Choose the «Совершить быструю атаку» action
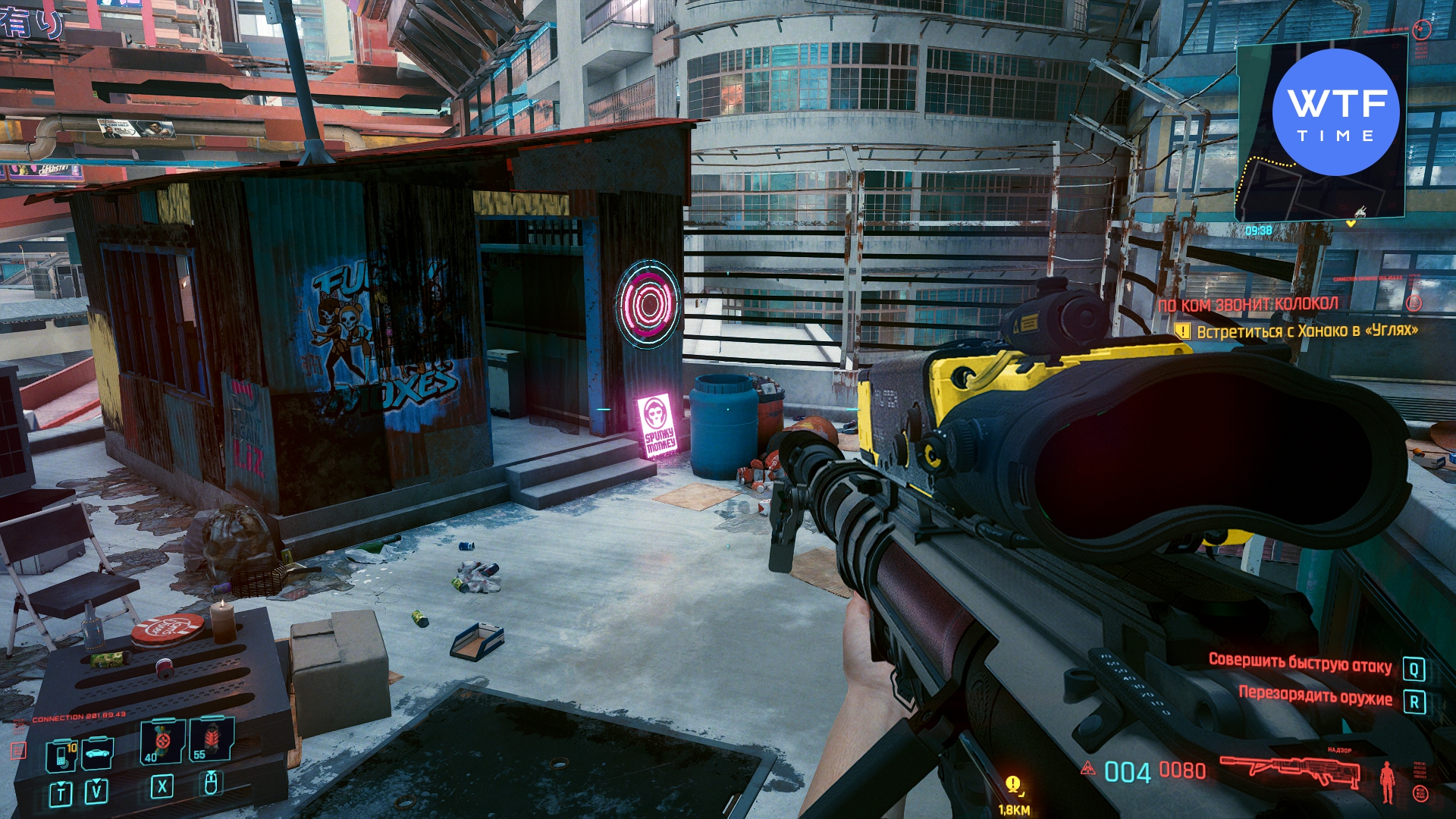Viewport: 1456px width, 819px height. click(1300, 664)
